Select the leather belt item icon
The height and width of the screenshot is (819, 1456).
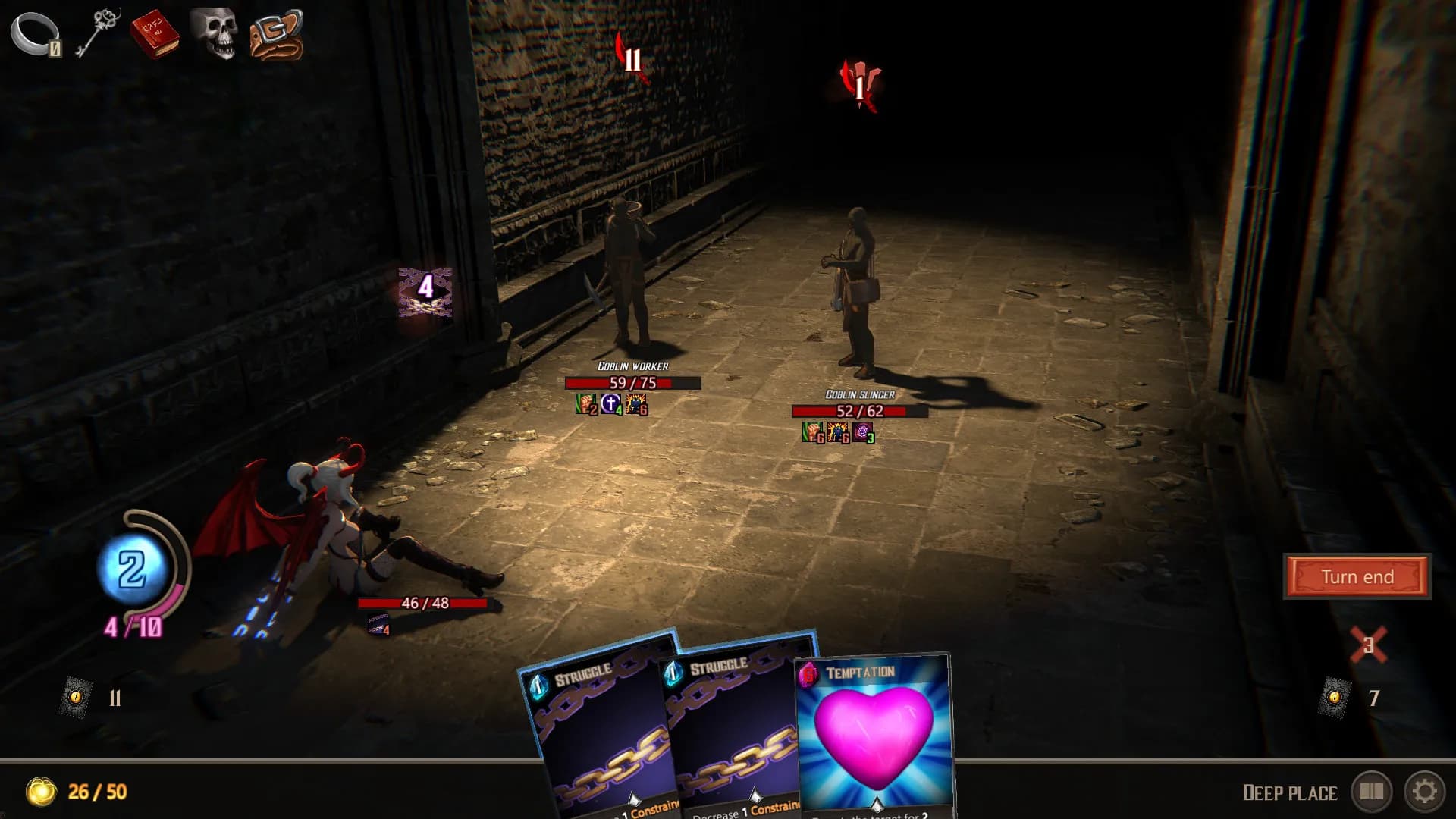pos(277,34)
